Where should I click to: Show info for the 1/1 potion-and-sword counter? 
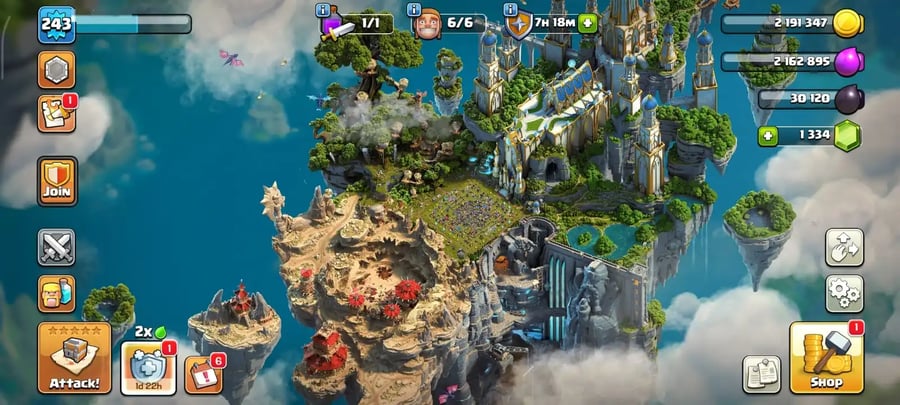click(x=323, y=10)
